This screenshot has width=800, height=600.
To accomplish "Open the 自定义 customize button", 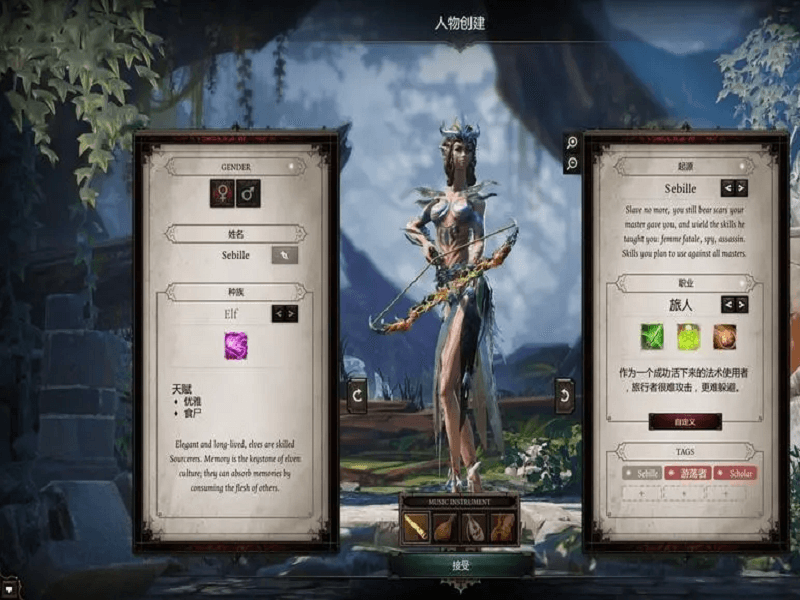I will pyautogui.click(x=685, y=422).
